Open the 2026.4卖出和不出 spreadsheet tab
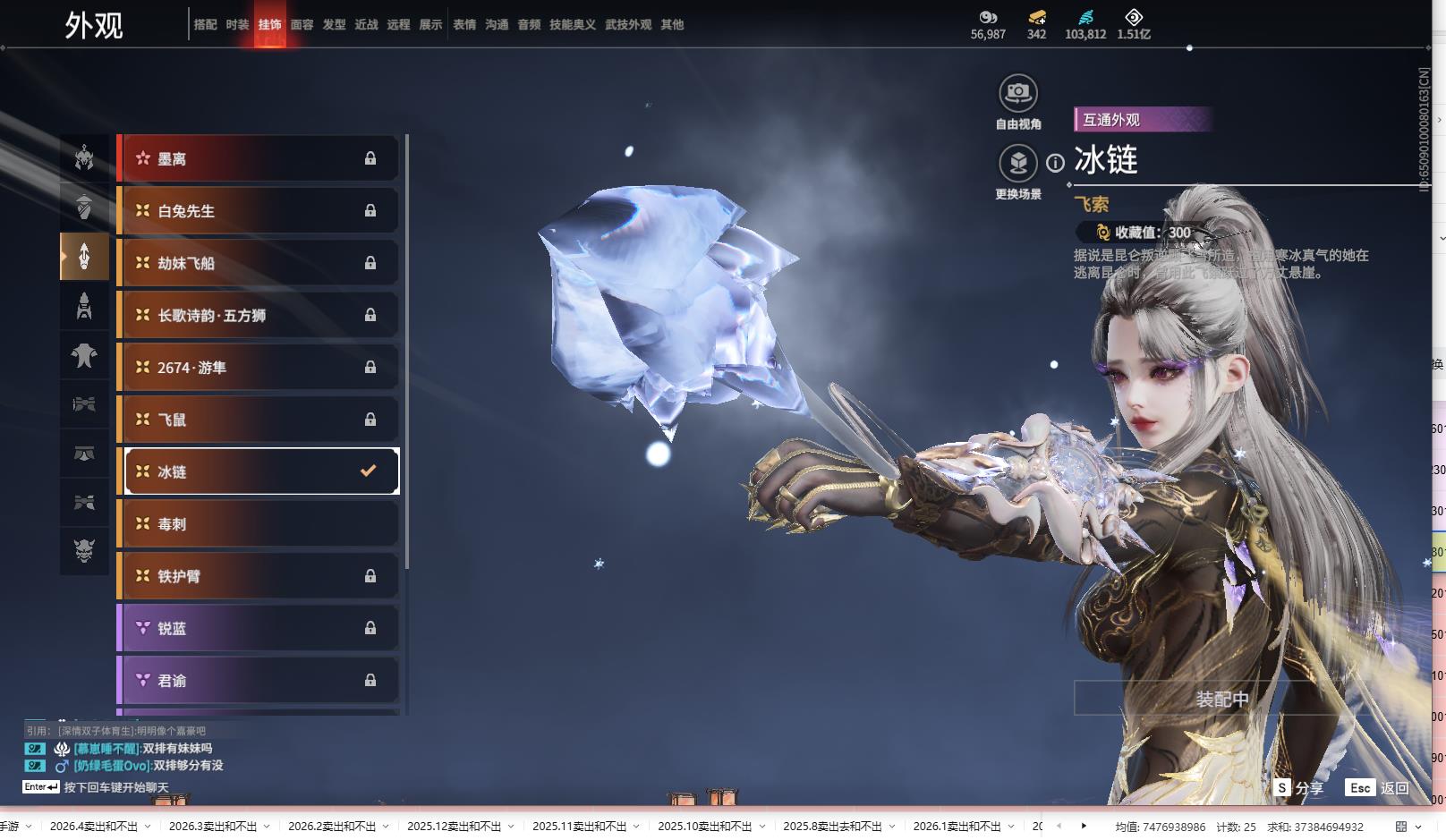Viewport: 1446px width, 840px height. tap(94, 827)
